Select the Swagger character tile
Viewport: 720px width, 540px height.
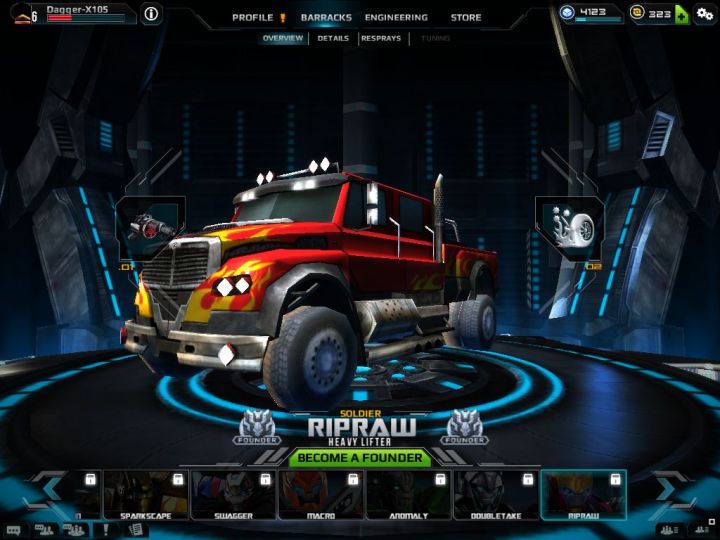coord(232,494)
